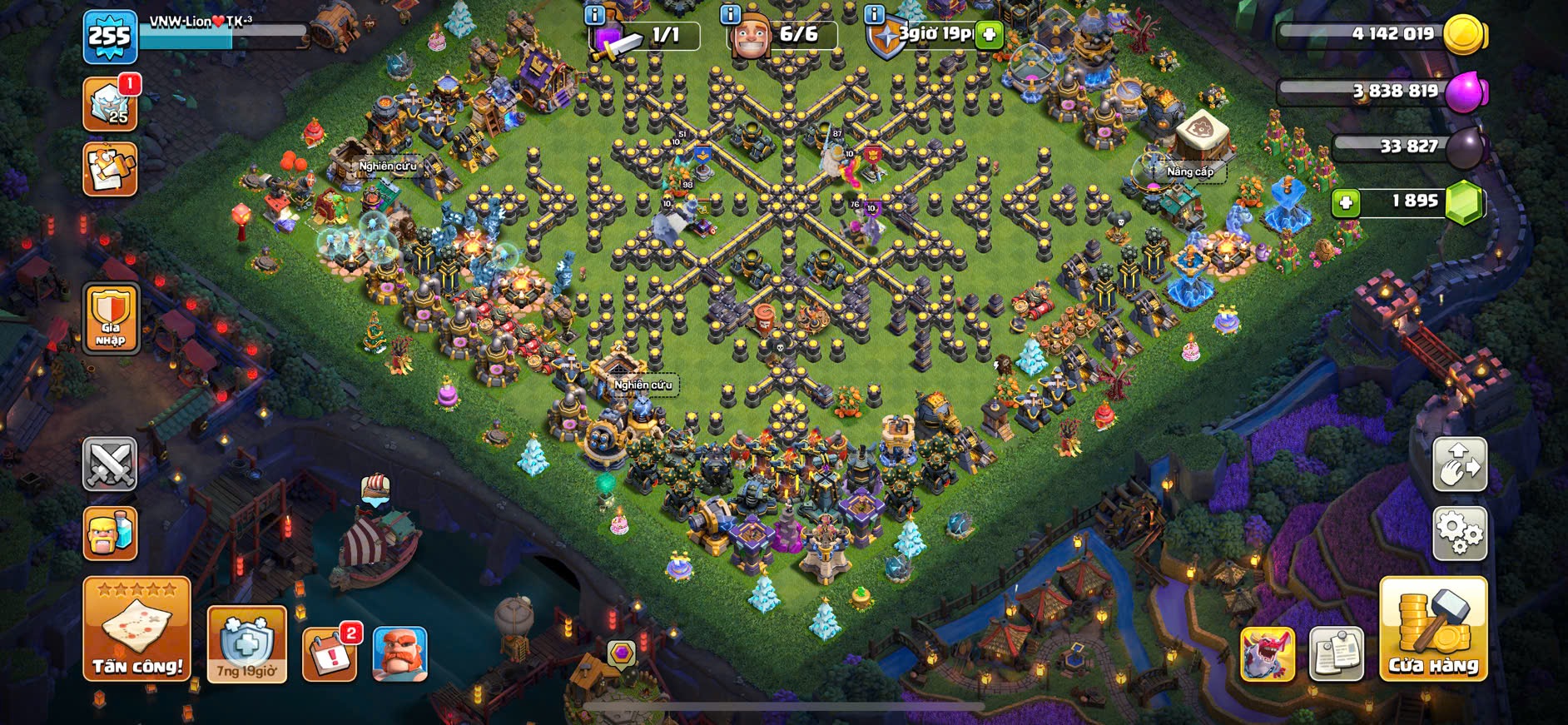The width and height of the screenshot is (1568, 725).
Task: Add gems with the green plus button
Action: point(1345,202)
